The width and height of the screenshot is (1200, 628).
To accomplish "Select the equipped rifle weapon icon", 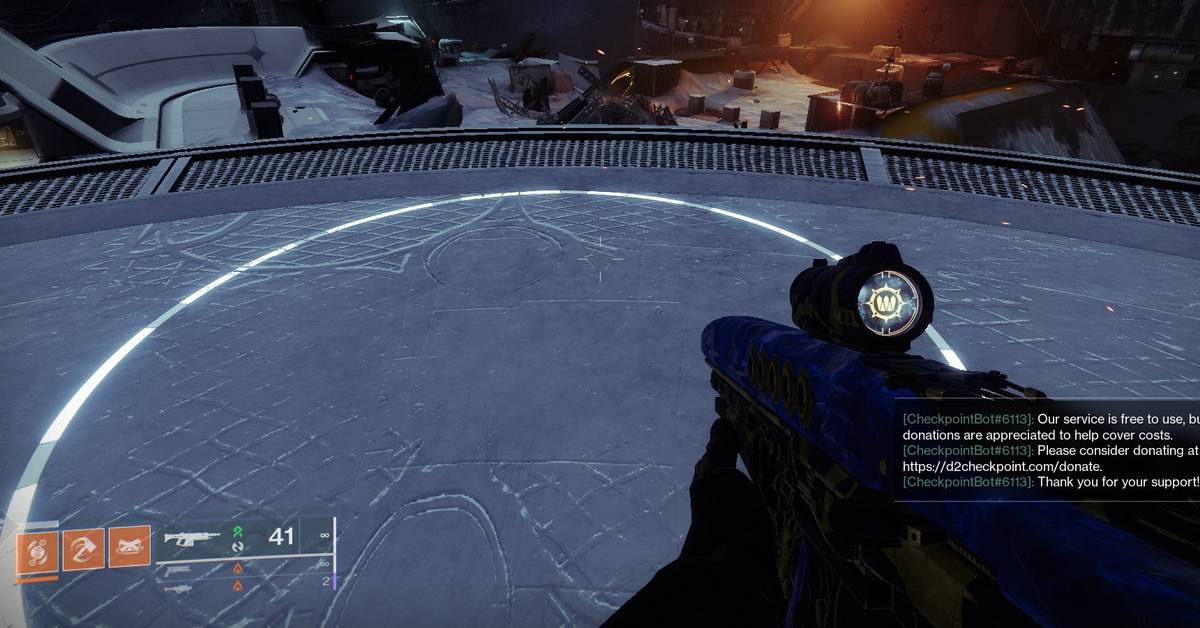I will 192,538.
